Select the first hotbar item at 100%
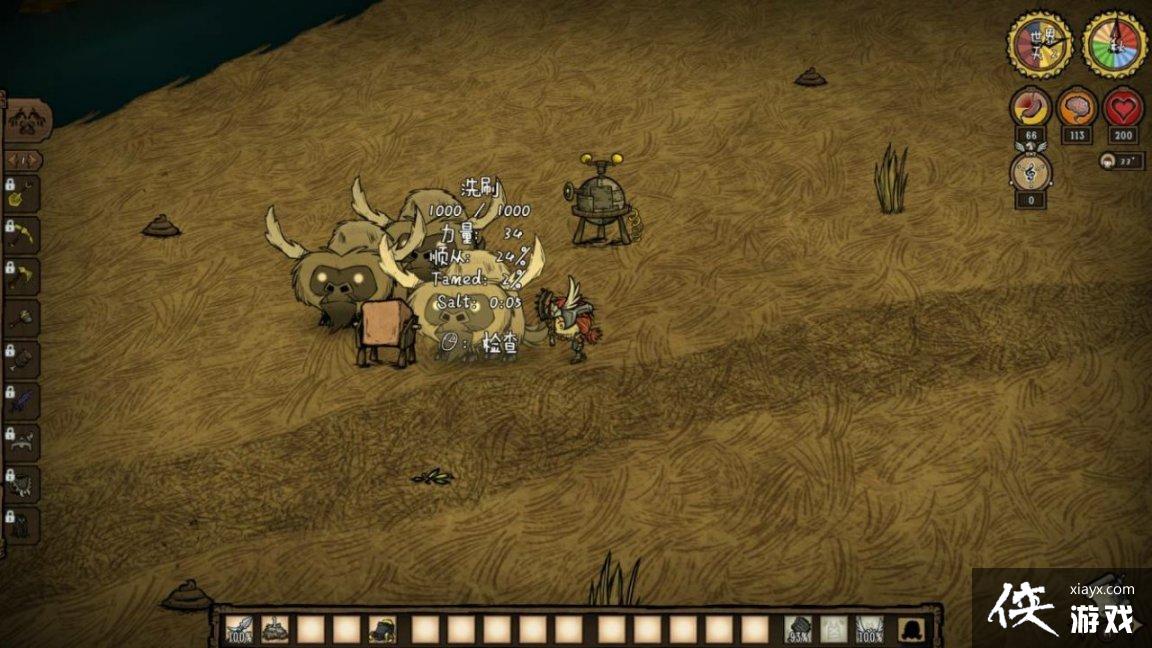The width and height of the screenshot is (1152, 648). pos(239,629)
